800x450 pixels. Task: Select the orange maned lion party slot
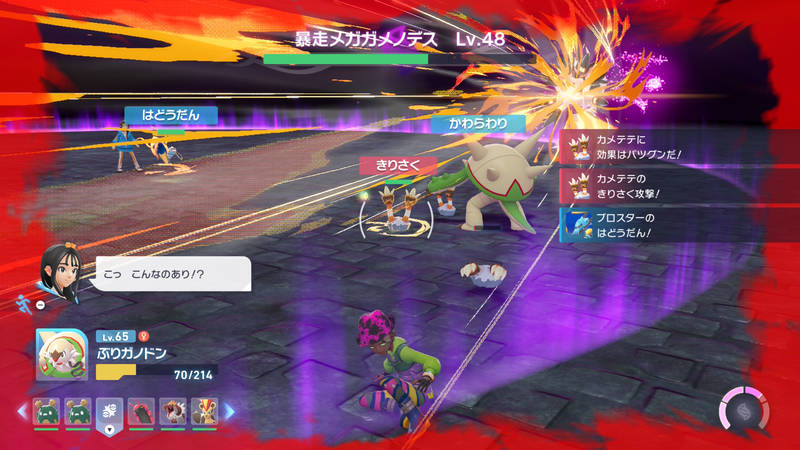(203, 411)
